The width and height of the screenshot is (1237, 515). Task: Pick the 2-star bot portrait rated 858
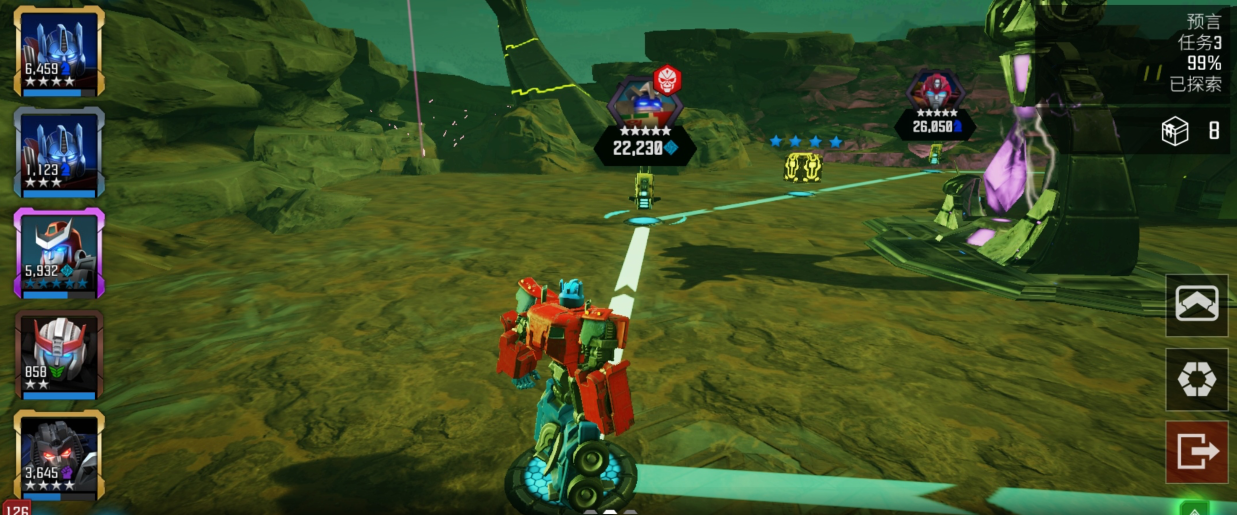tap(58, 355)
